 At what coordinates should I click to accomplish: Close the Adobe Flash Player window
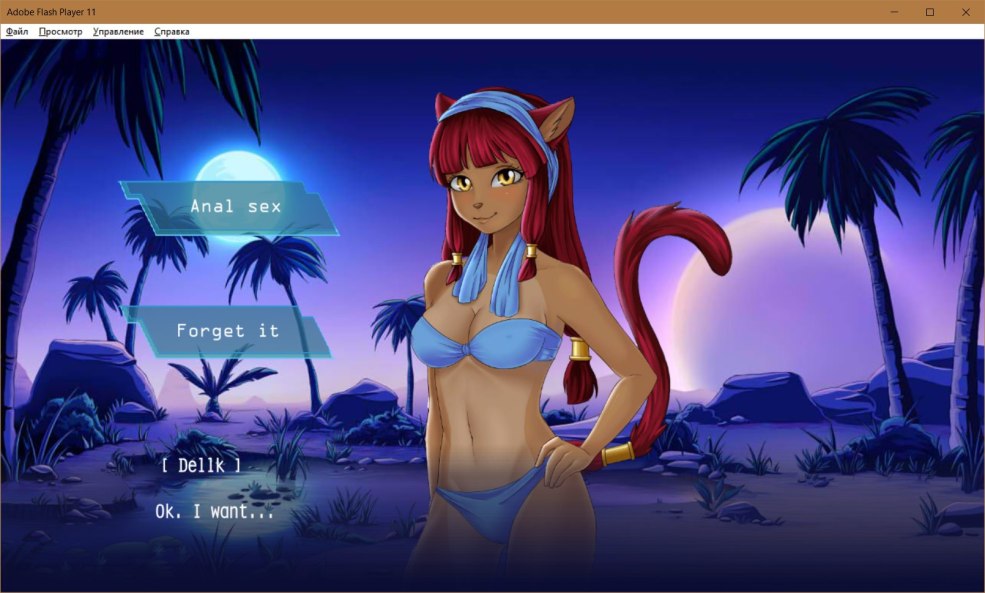(x=964, y=12)
